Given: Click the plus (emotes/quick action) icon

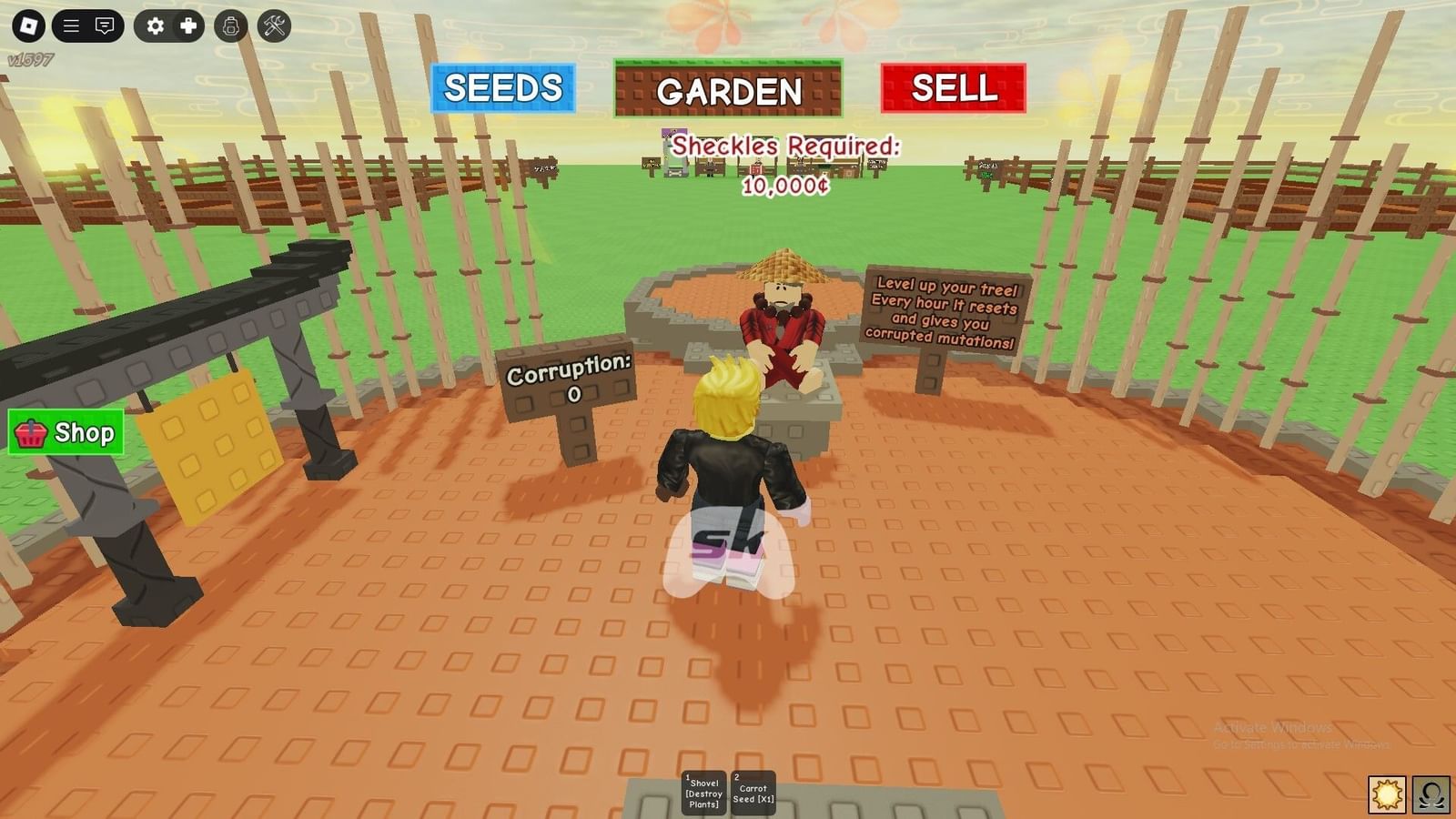Looking at the screenshot, I should [187, 26].
